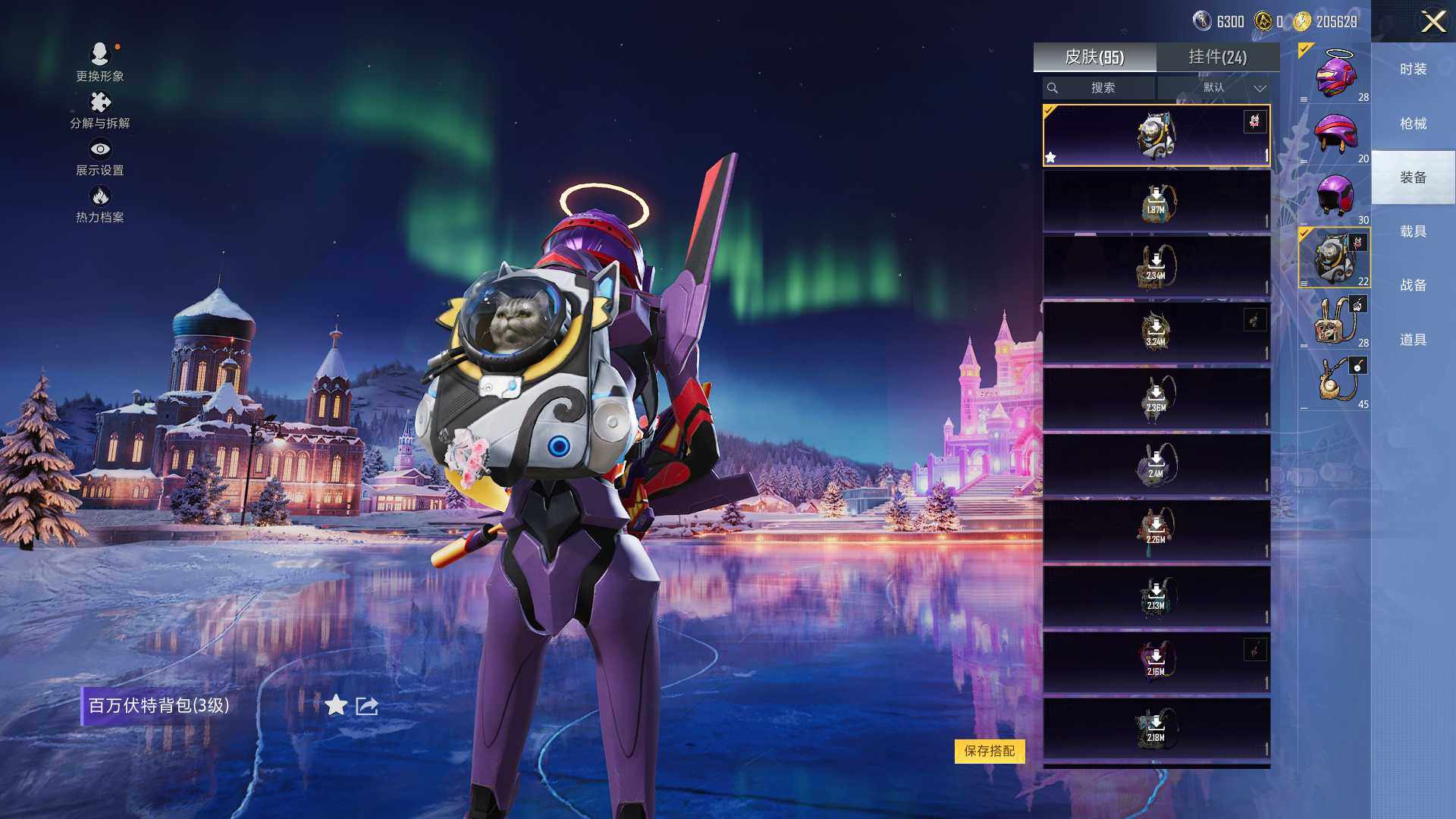Screen dimensions: 1456x819
Task: Pick the halo helmet equipment slot
Action: click(1335, 74)
